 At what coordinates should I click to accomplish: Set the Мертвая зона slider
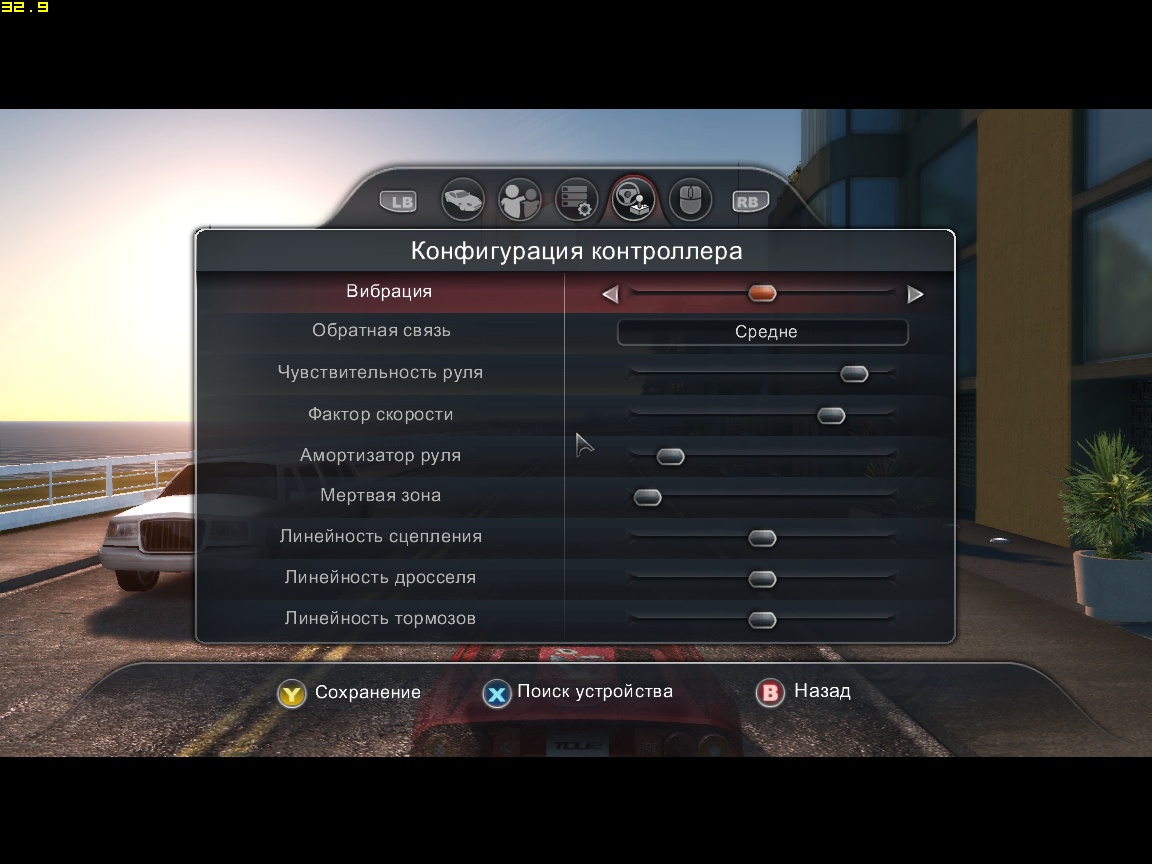coord(648,497)
